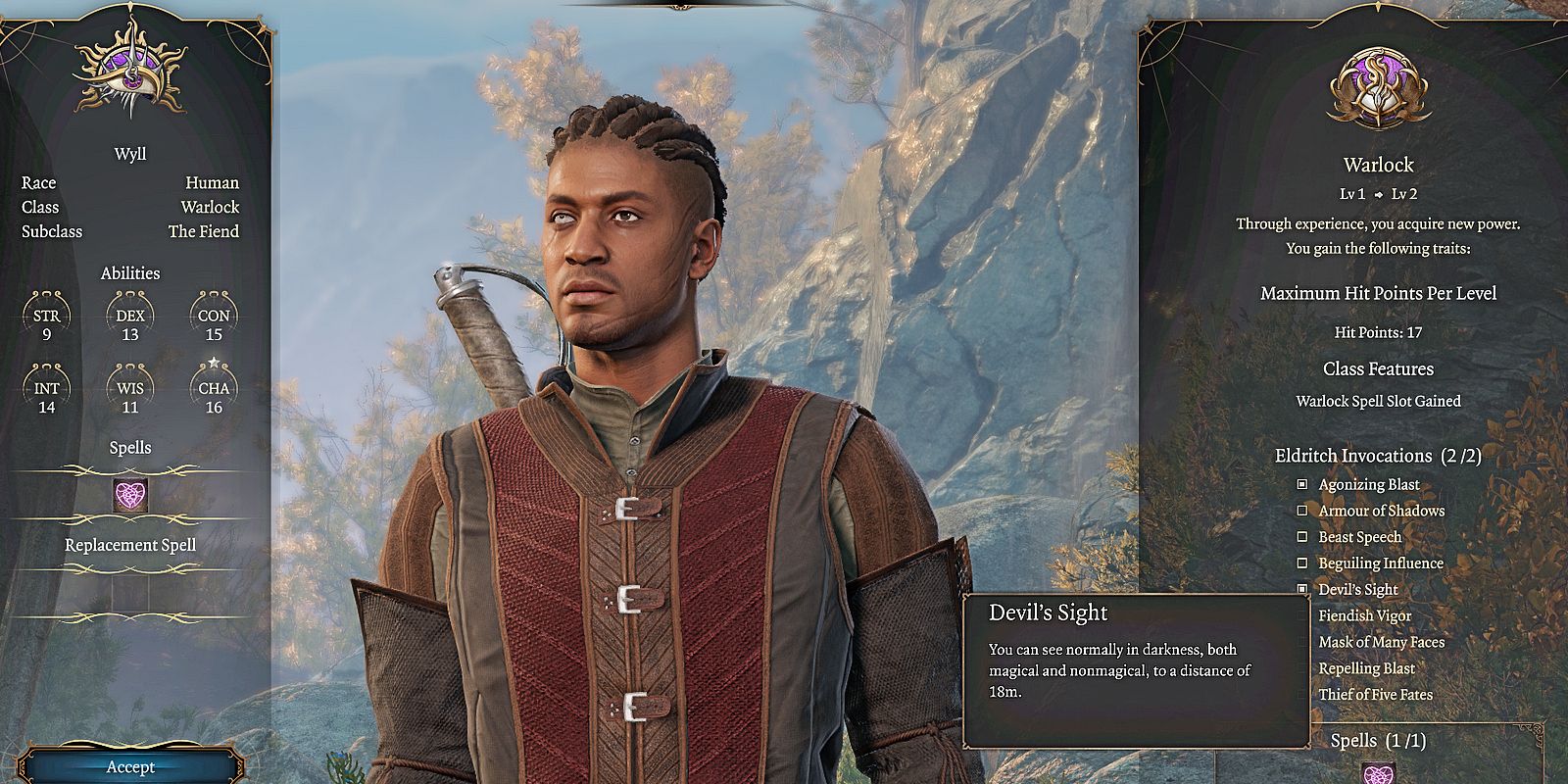Select the Strength ability score
Viewport: 1568px width, 784px height.
coord(46,323)
